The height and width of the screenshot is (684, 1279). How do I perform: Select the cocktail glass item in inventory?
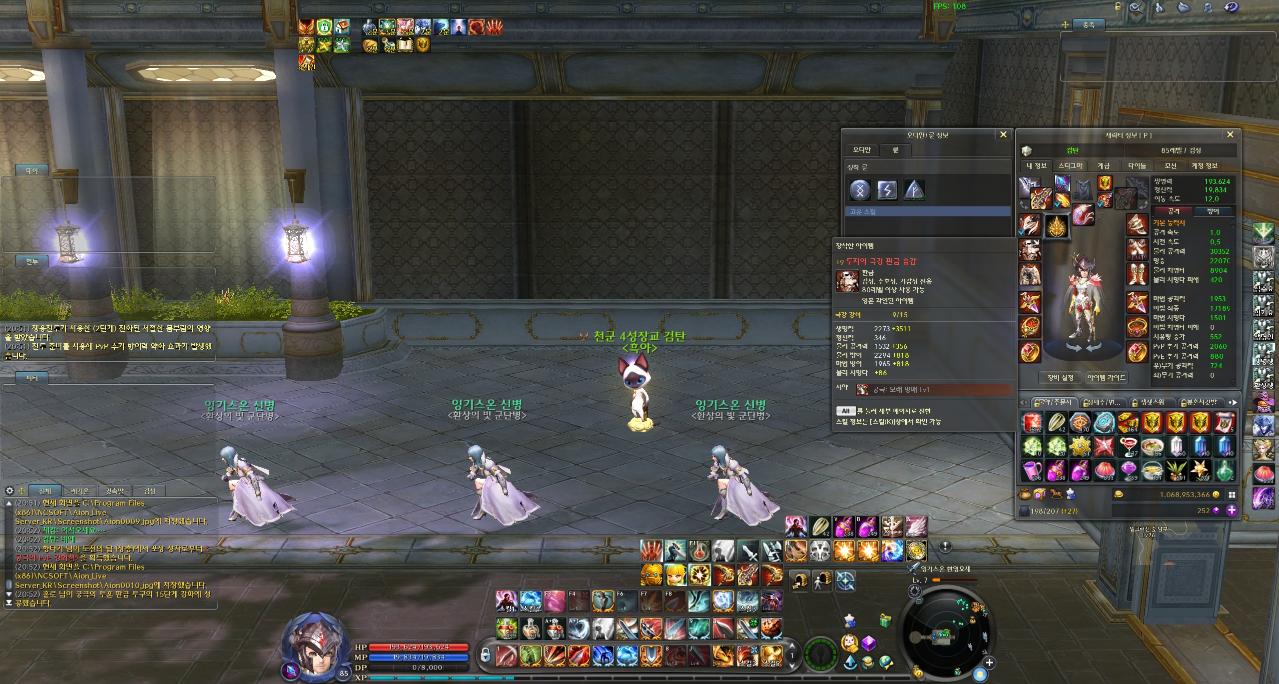[1129, 446]
